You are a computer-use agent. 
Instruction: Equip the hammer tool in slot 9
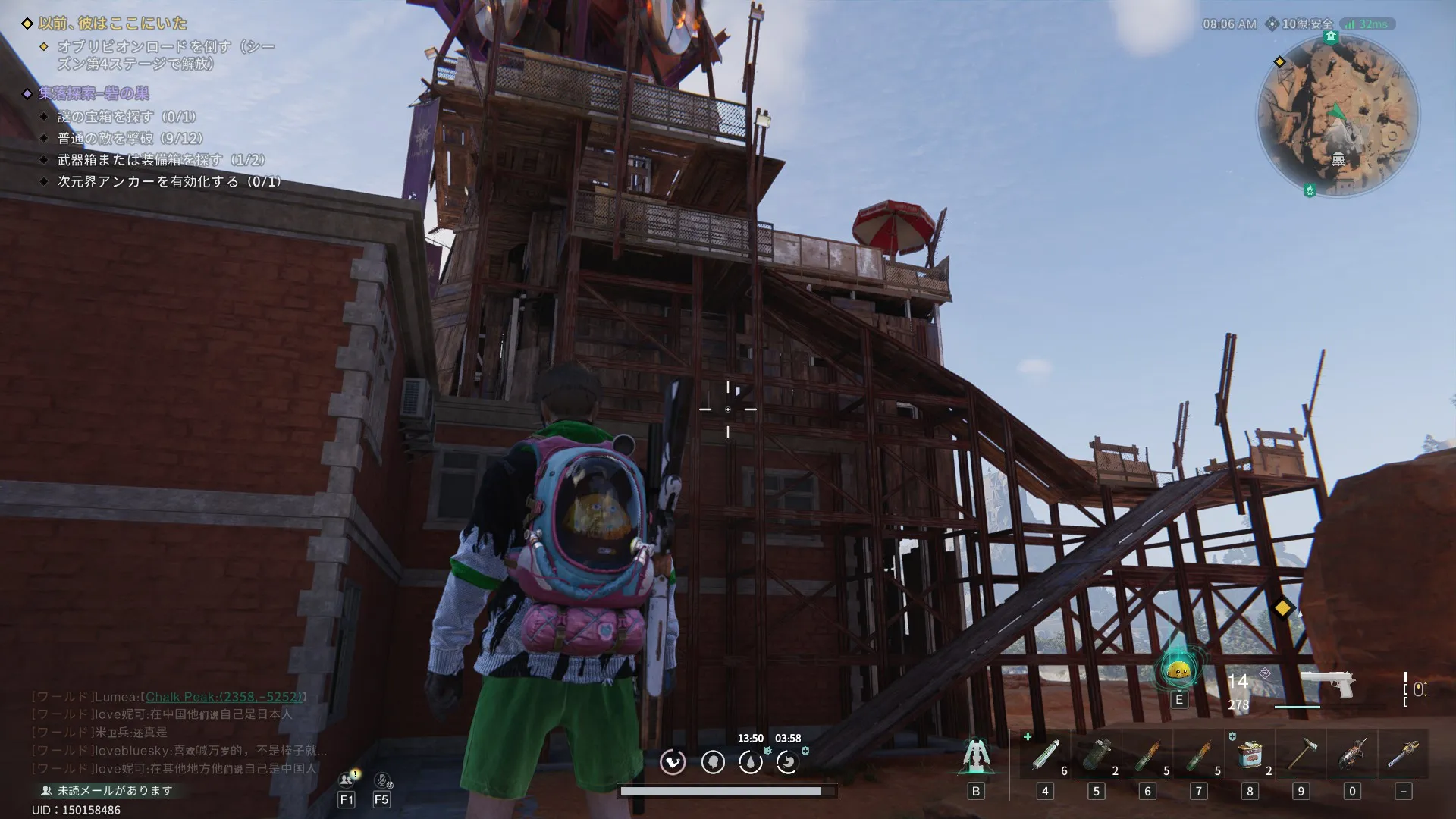[x=1301, y=755]
